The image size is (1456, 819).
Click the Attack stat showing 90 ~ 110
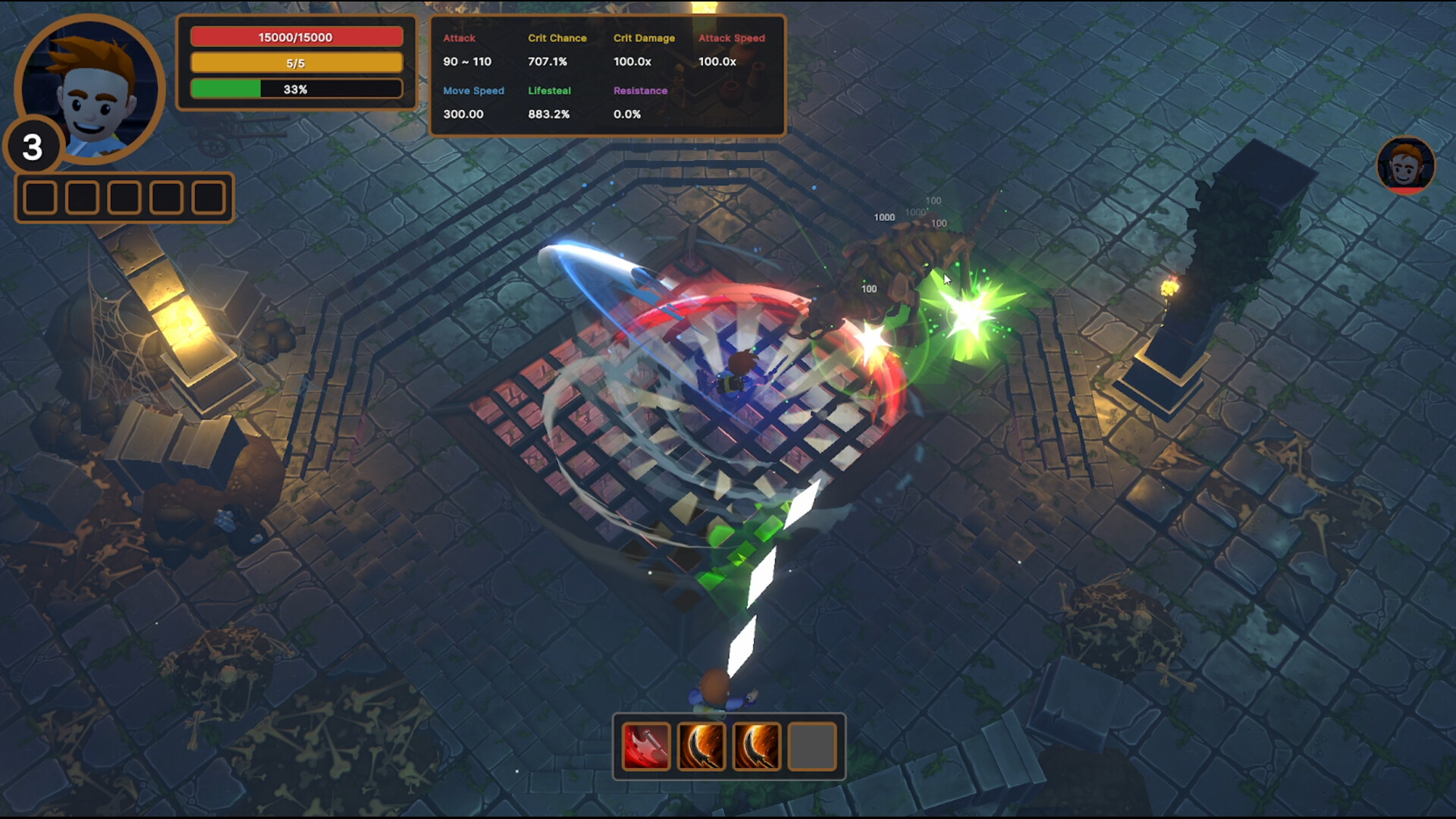pos(467,61)
